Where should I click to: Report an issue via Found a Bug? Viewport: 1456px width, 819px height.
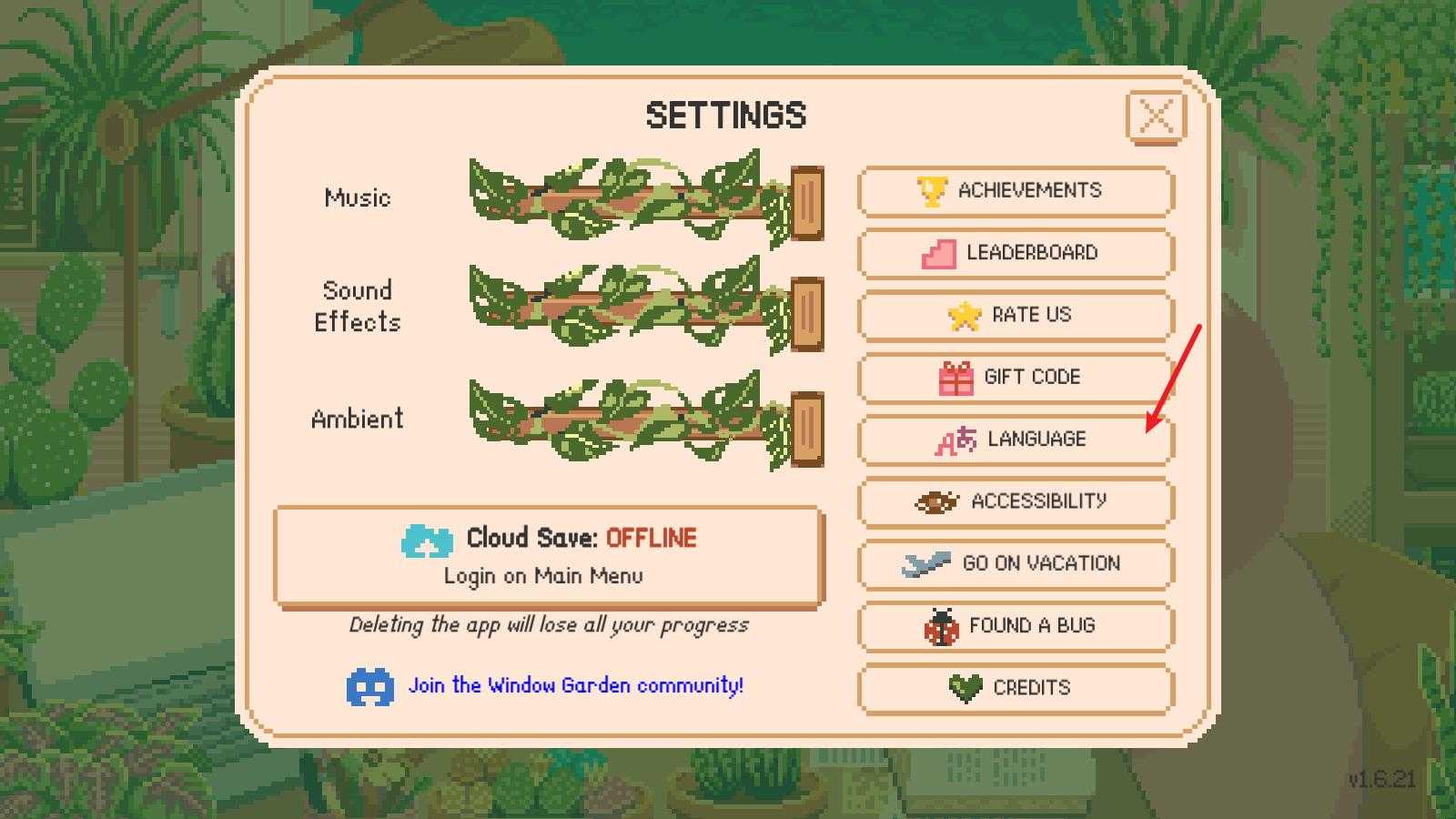click(x=1016, y=626)
